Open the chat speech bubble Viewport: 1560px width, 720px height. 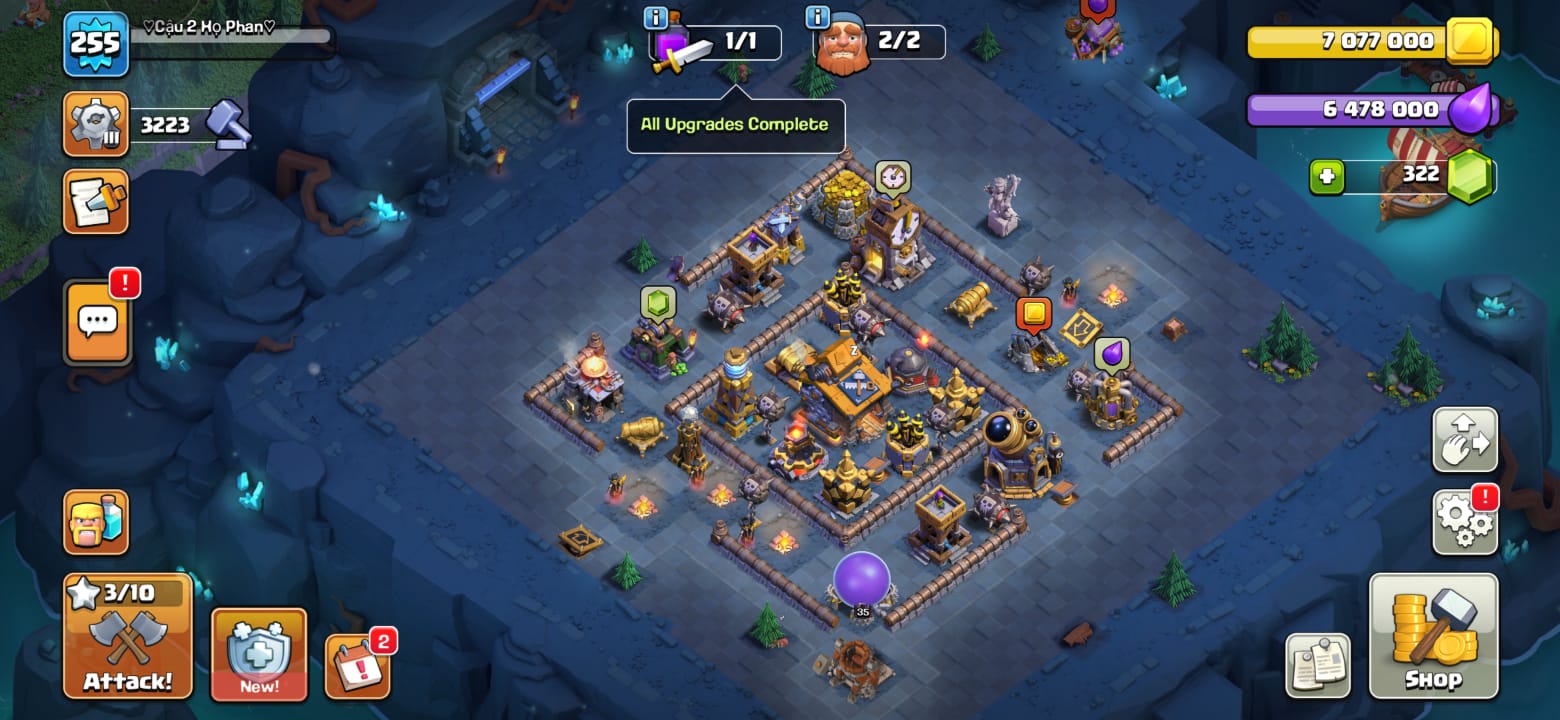click(x=98, y=322)
